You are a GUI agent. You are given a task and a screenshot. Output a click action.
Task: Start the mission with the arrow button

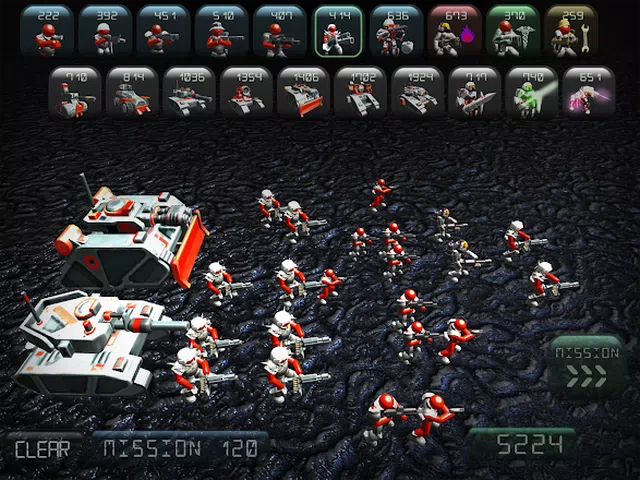586,366
